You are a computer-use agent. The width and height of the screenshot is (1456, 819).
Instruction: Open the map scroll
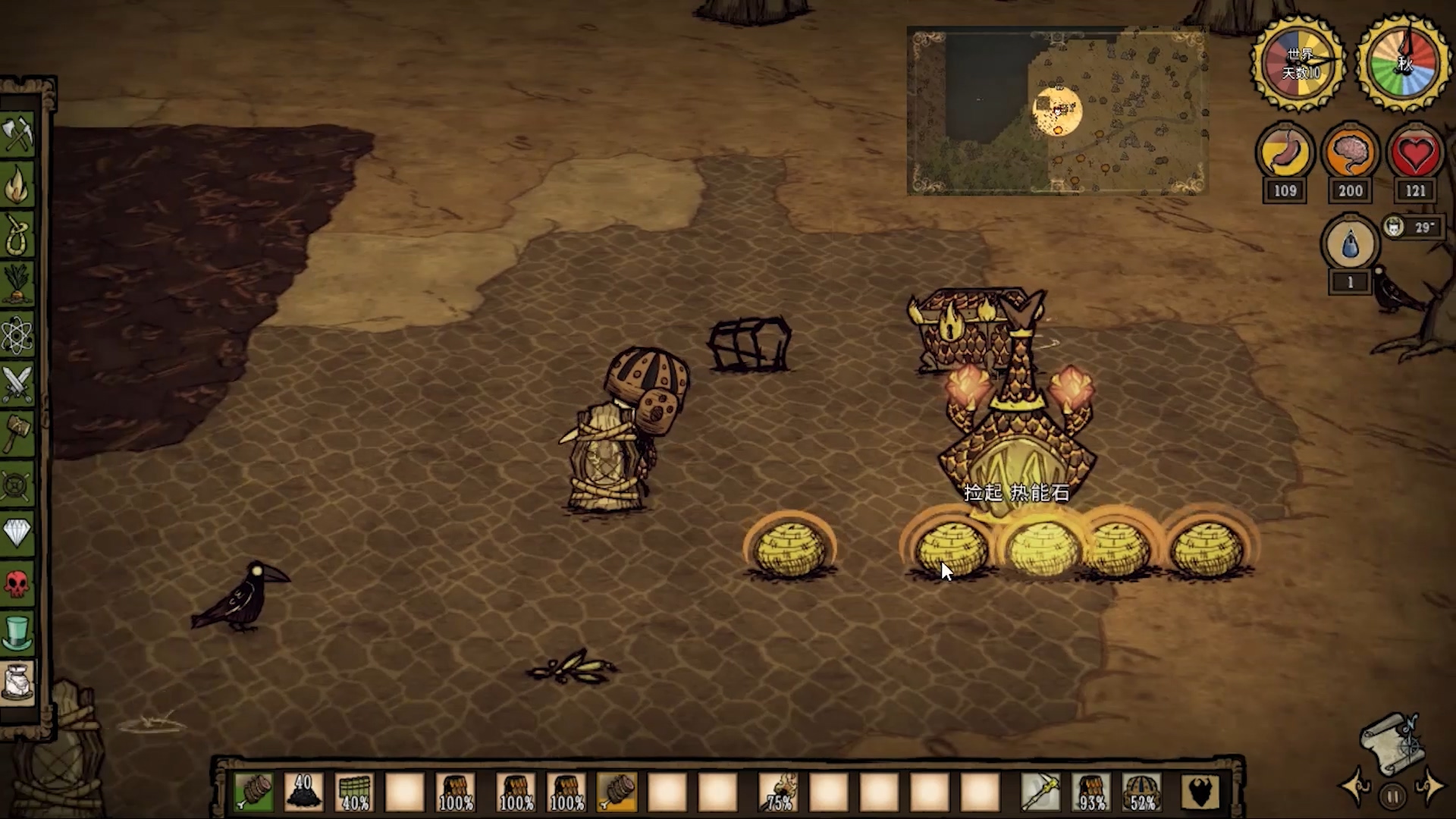click(x=1392, y=743)
